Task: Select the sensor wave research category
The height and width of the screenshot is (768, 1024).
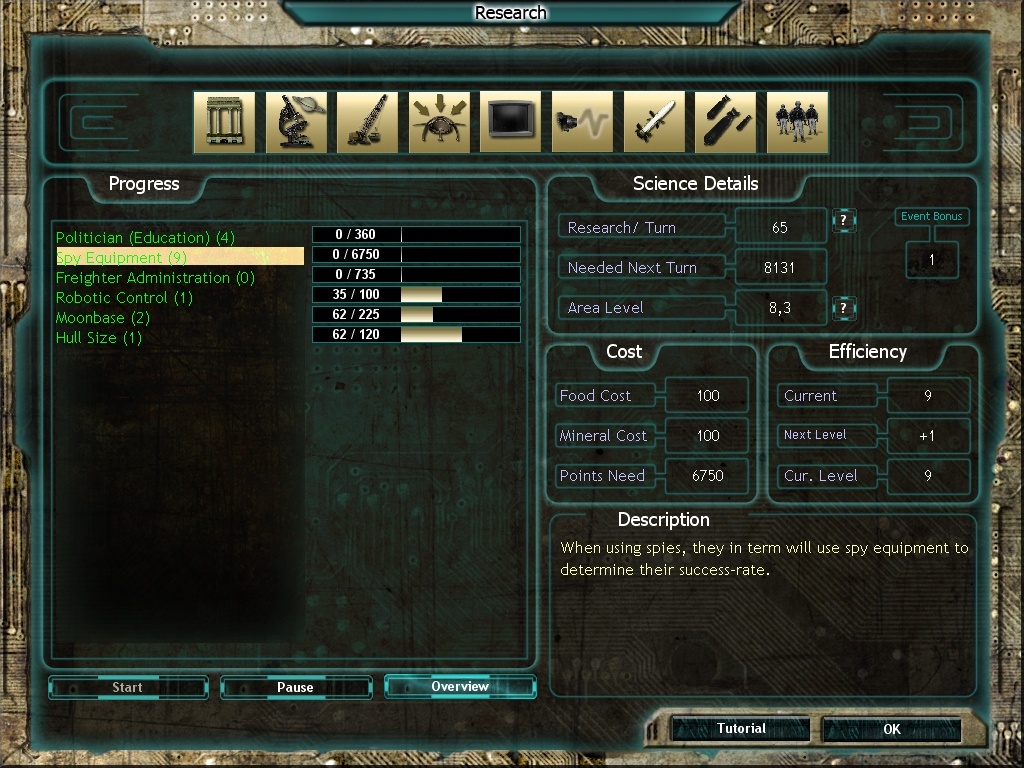Action: [582, 122]
